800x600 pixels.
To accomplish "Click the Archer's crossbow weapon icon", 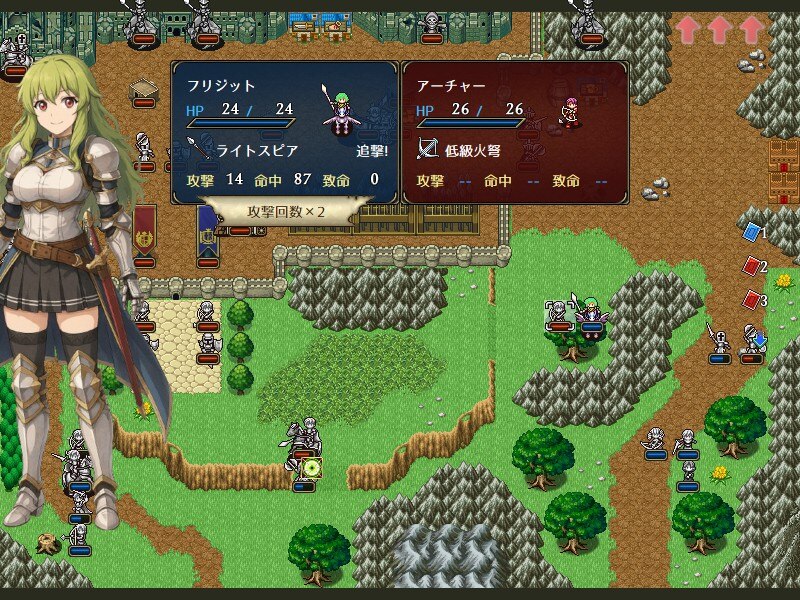I will coord(428,150).
